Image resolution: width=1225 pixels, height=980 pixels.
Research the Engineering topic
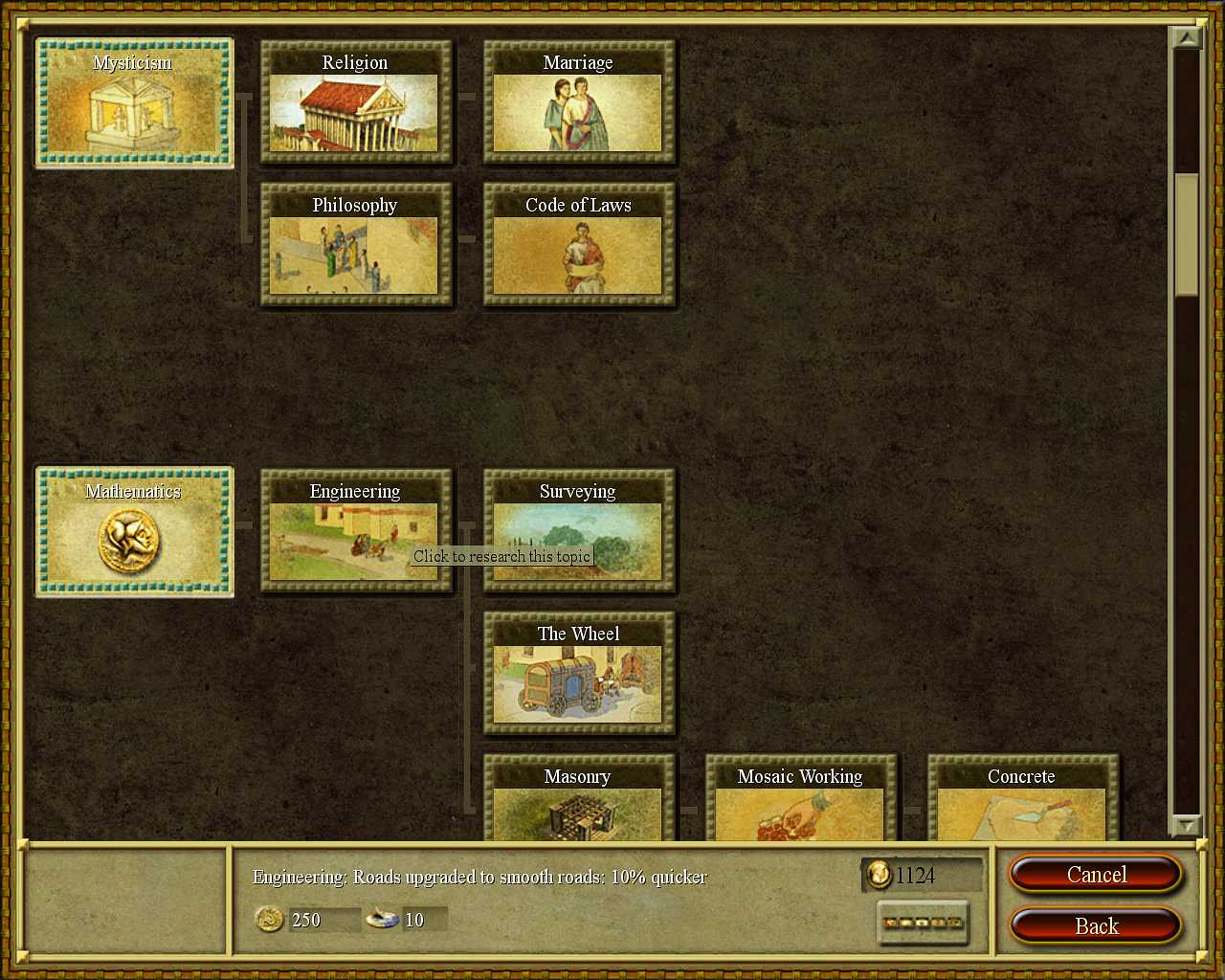point(355,532)
